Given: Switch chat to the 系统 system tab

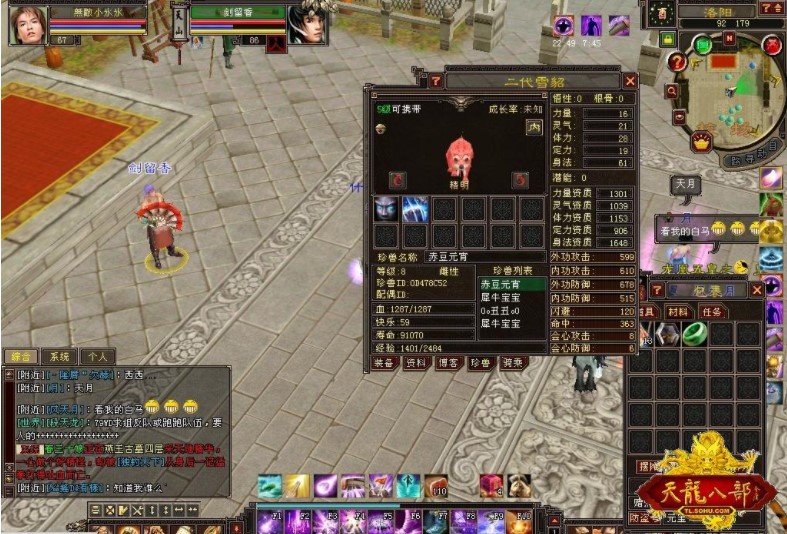Looking at the screenshot, I should 60,356.
